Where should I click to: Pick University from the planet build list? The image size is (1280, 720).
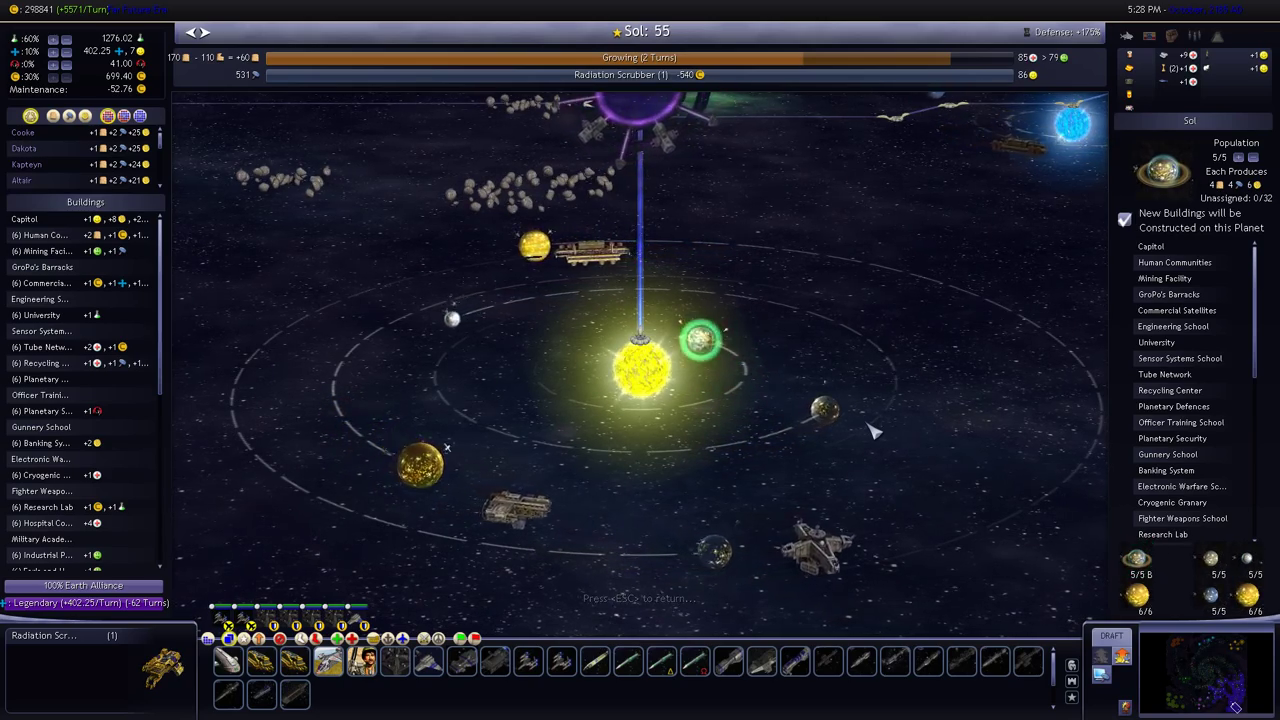[x=1156, y=343]
